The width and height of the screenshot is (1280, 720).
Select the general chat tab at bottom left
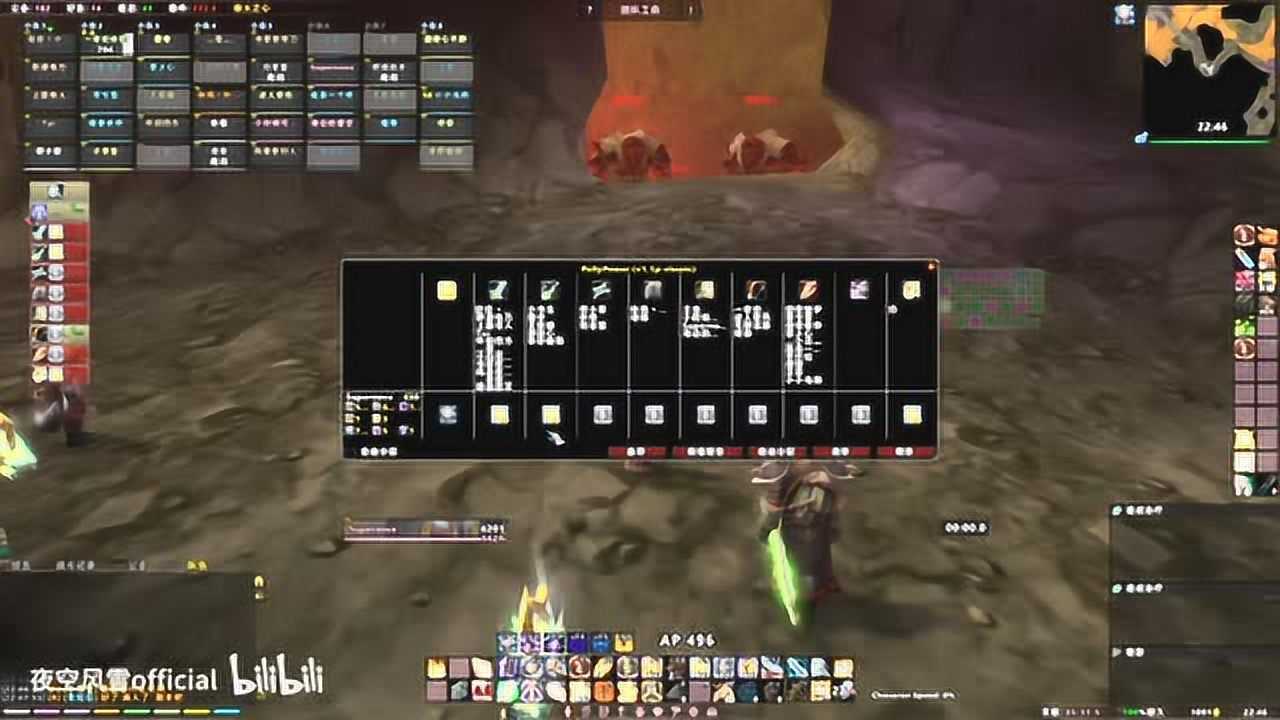(20, 567)
